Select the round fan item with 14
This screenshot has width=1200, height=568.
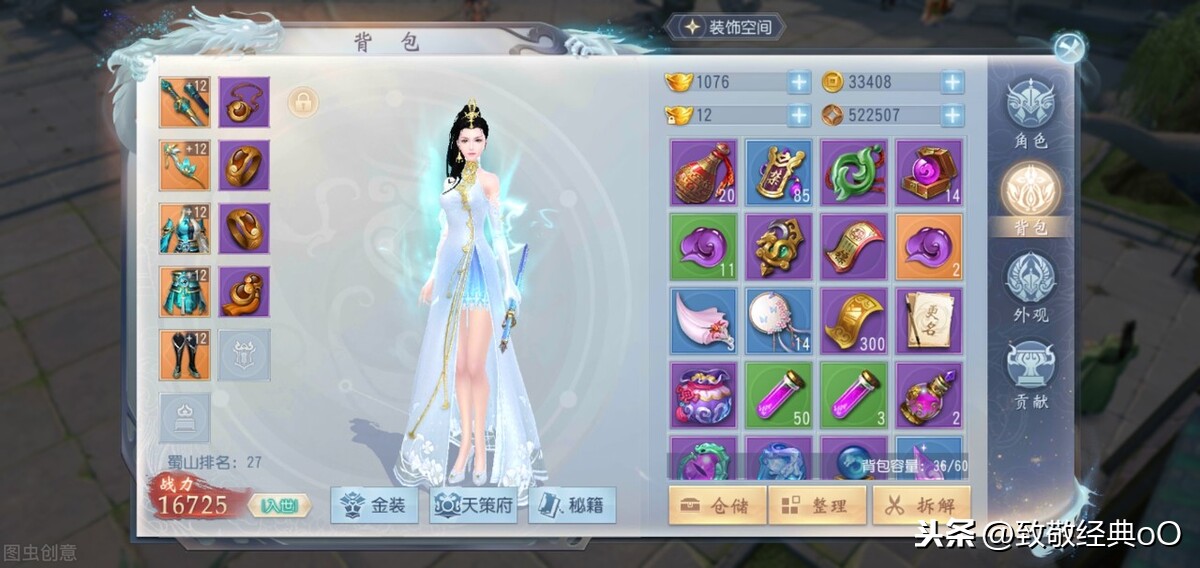pyautogui.click(x=778, y=321)
